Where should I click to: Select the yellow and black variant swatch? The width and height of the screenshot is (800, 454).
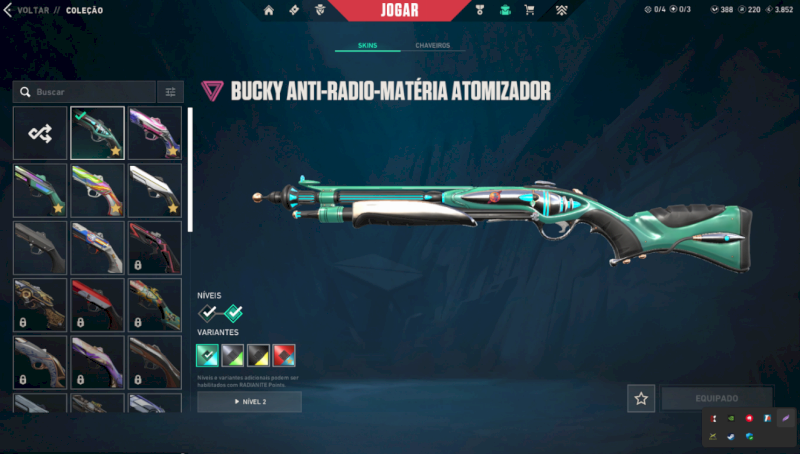(x=259, y=355)
